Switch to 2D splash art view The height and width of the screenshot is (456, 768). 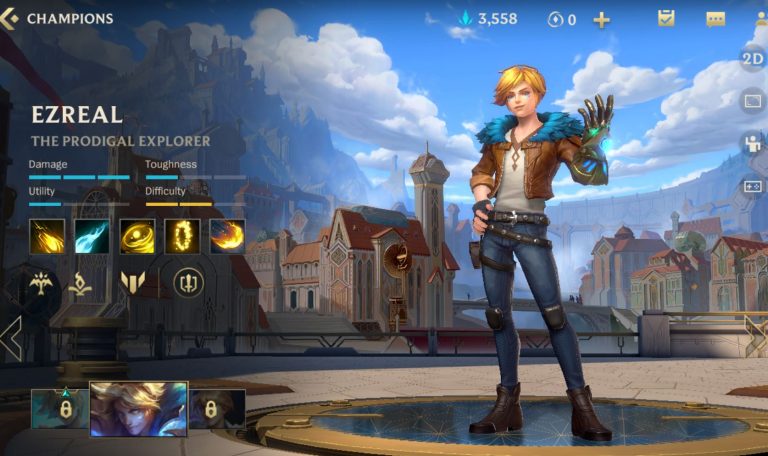(752, 58)
